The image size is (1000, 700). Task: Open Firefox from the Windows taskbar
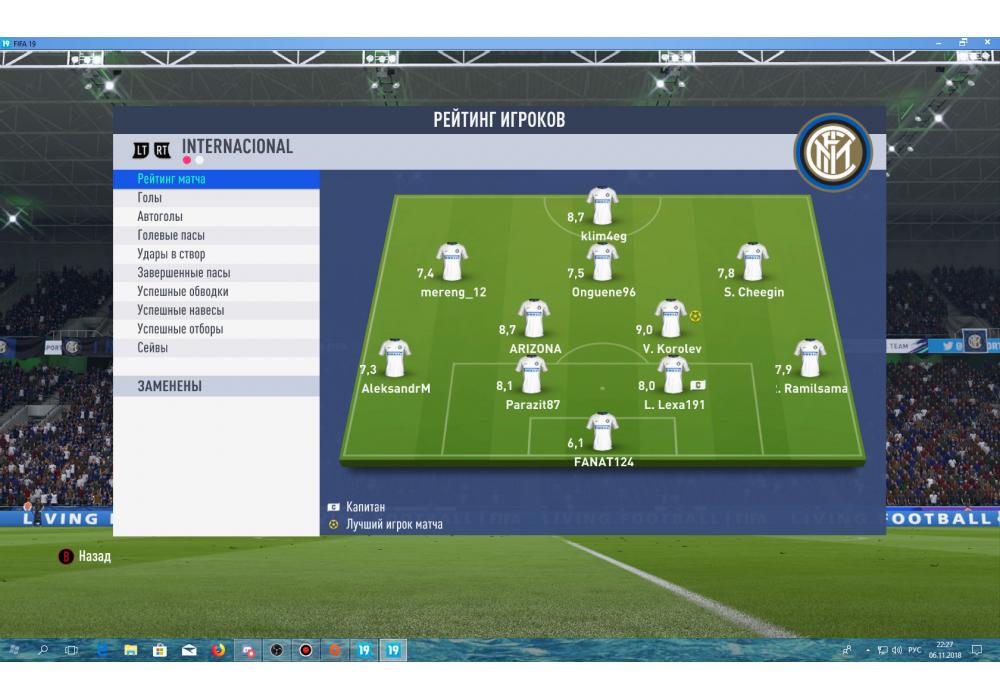(218, 650)
